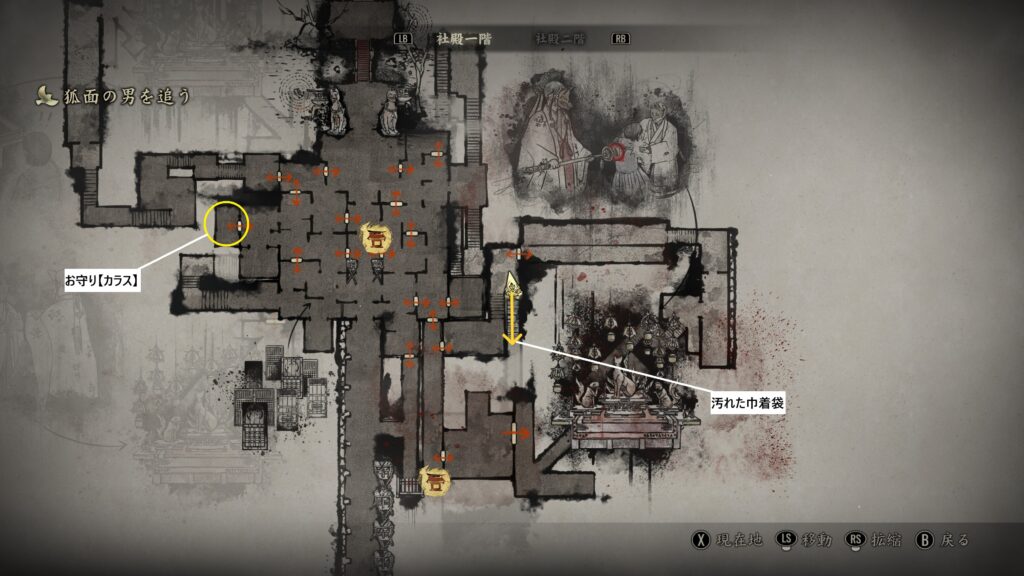Screen dimensions: 1024x576
Task: Select the torii shrine marker by the south stairs
Action: tap(435, 482)
